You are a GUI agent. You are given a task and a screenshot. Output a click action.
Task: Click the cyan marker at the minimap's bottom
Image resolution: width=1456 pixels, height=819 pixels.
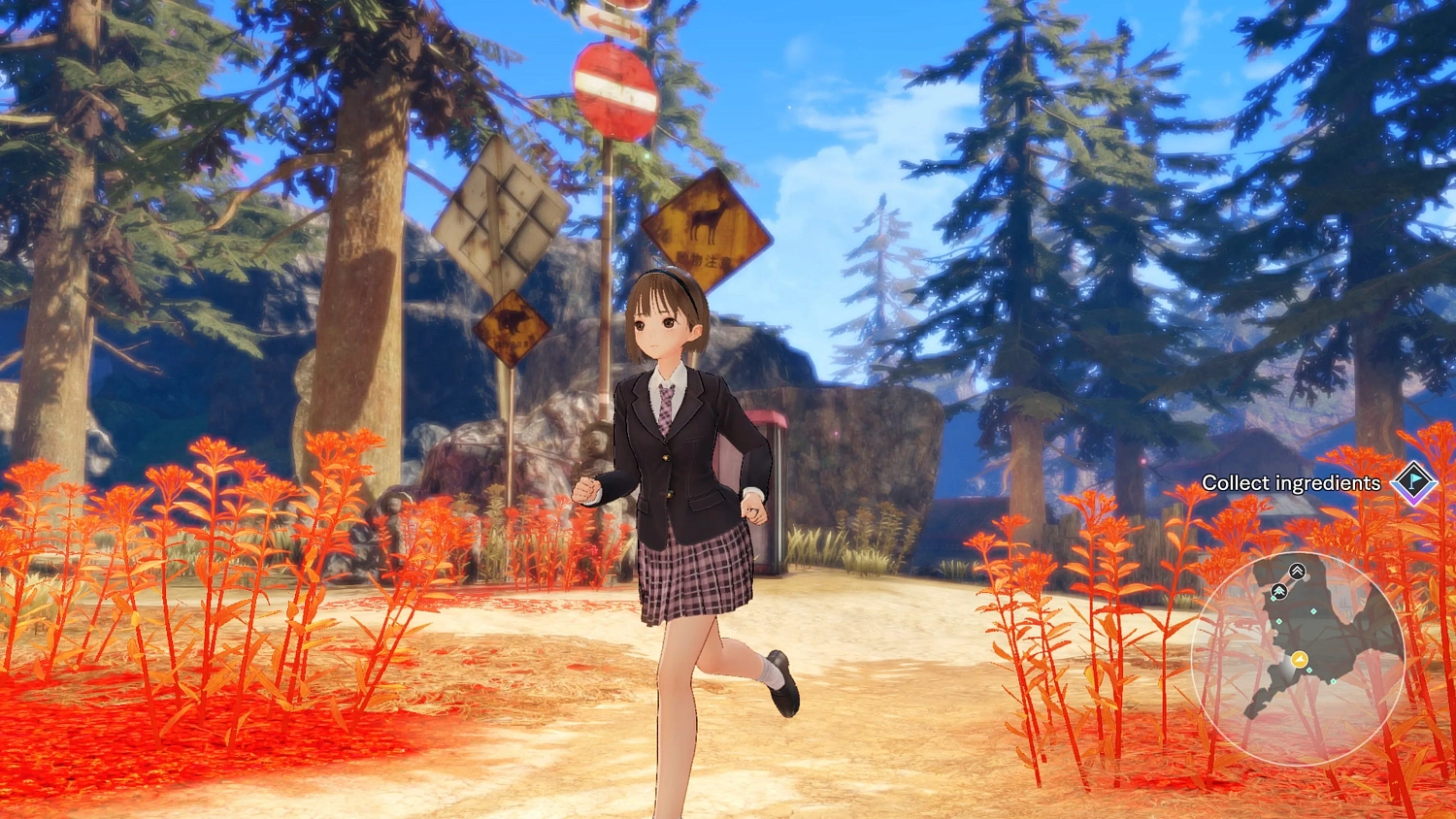pyautogui.click(x=1333, y=681)
